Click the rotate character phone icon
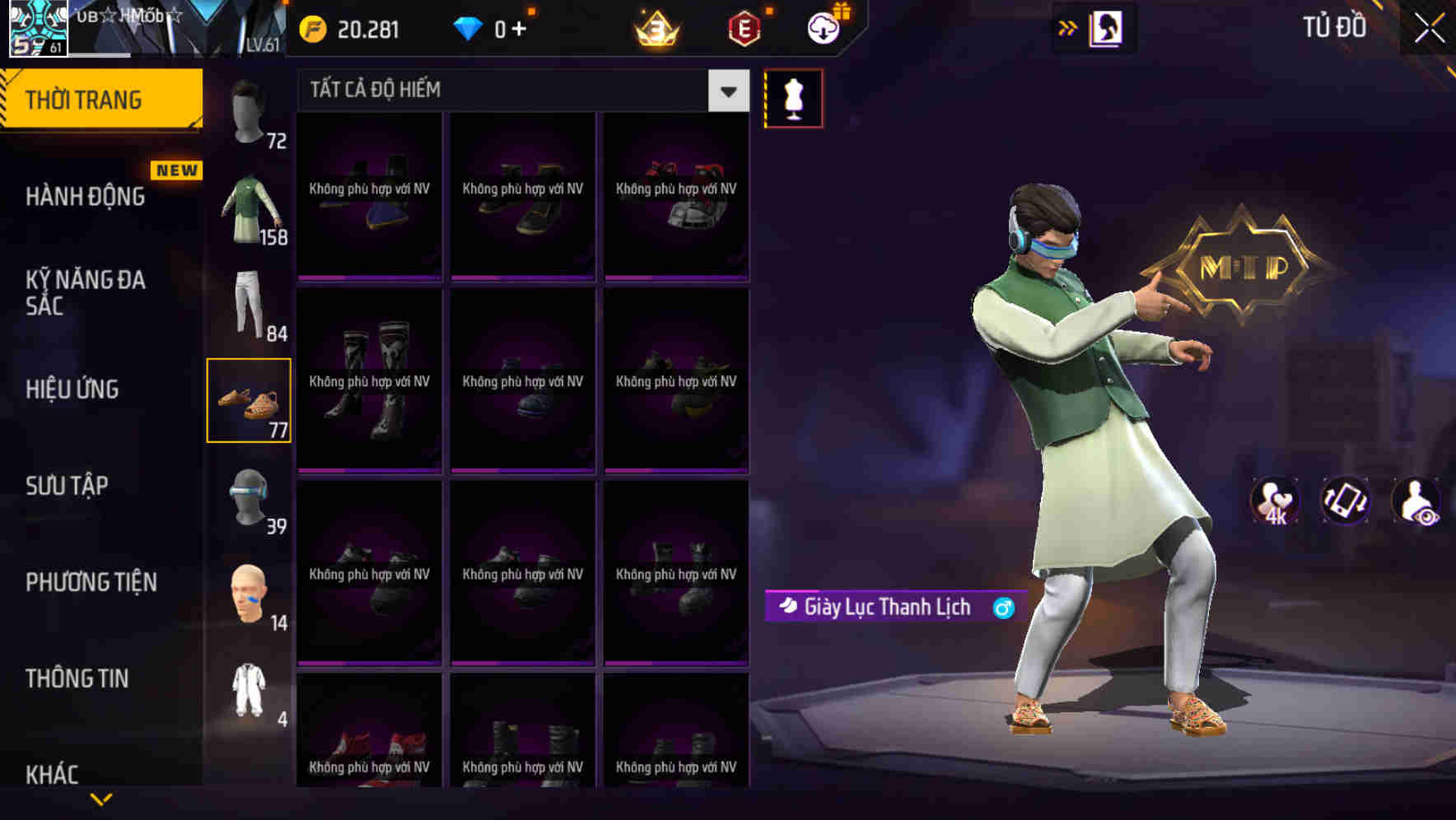This screenshot has height=820, width=1456. click(1346, 501)
